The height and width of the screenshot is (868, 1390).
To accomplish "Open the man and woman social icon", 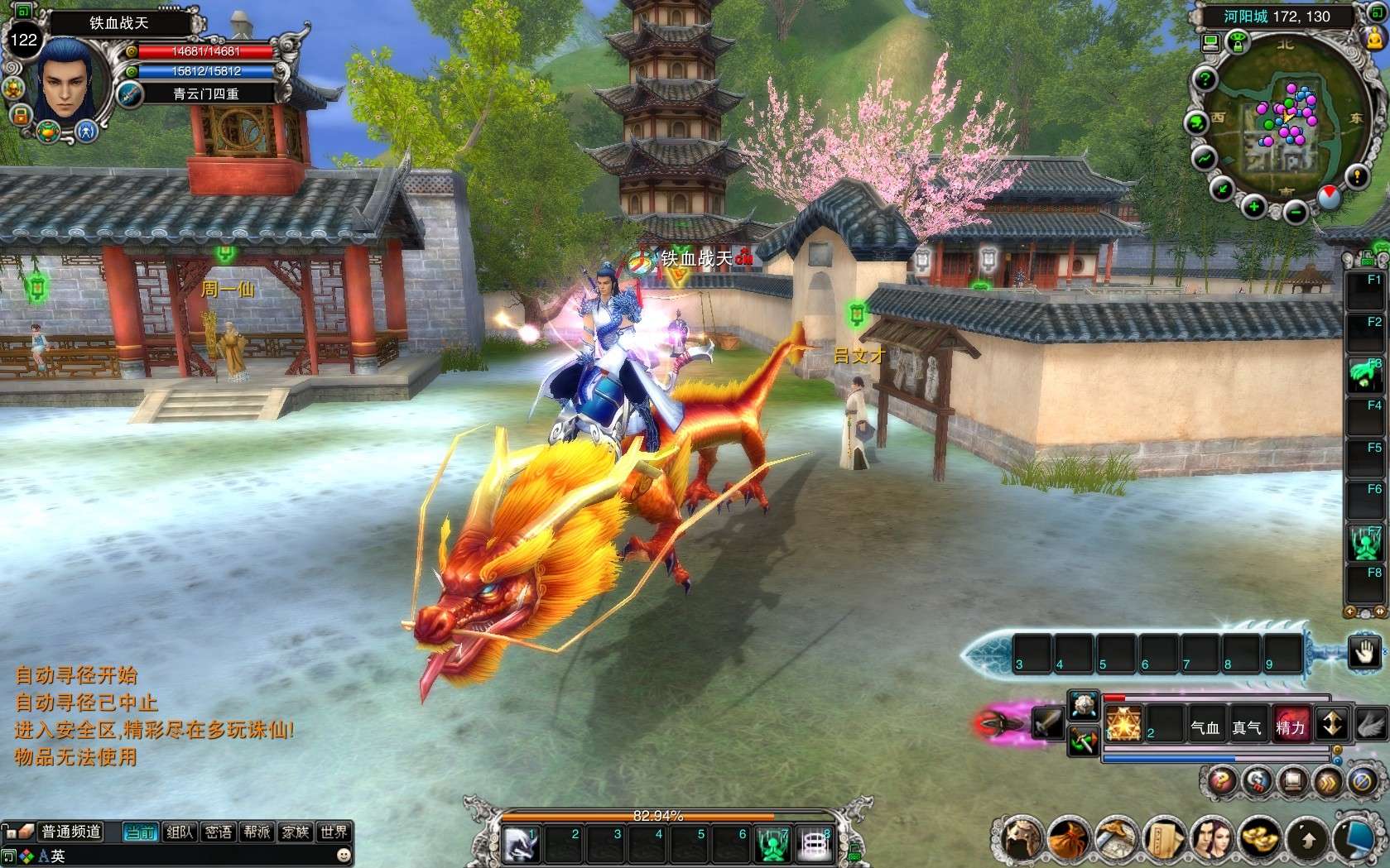I will pos(1211,839).
